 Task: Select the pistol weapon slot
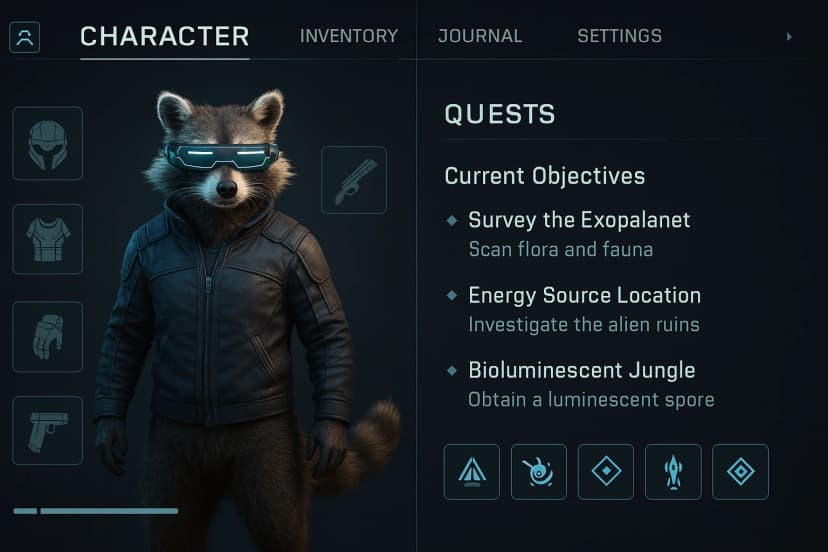coord(47,430)
